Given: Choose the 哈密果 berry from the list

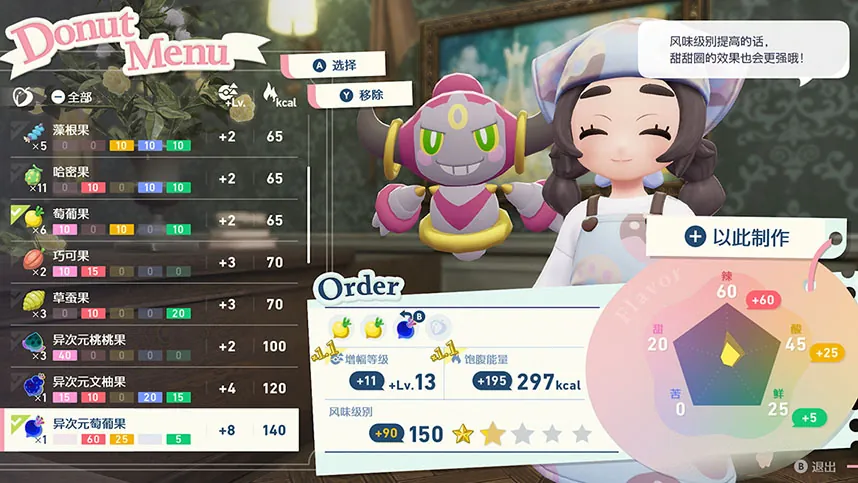Looking at the screenshot, I should tap(150, 178).
